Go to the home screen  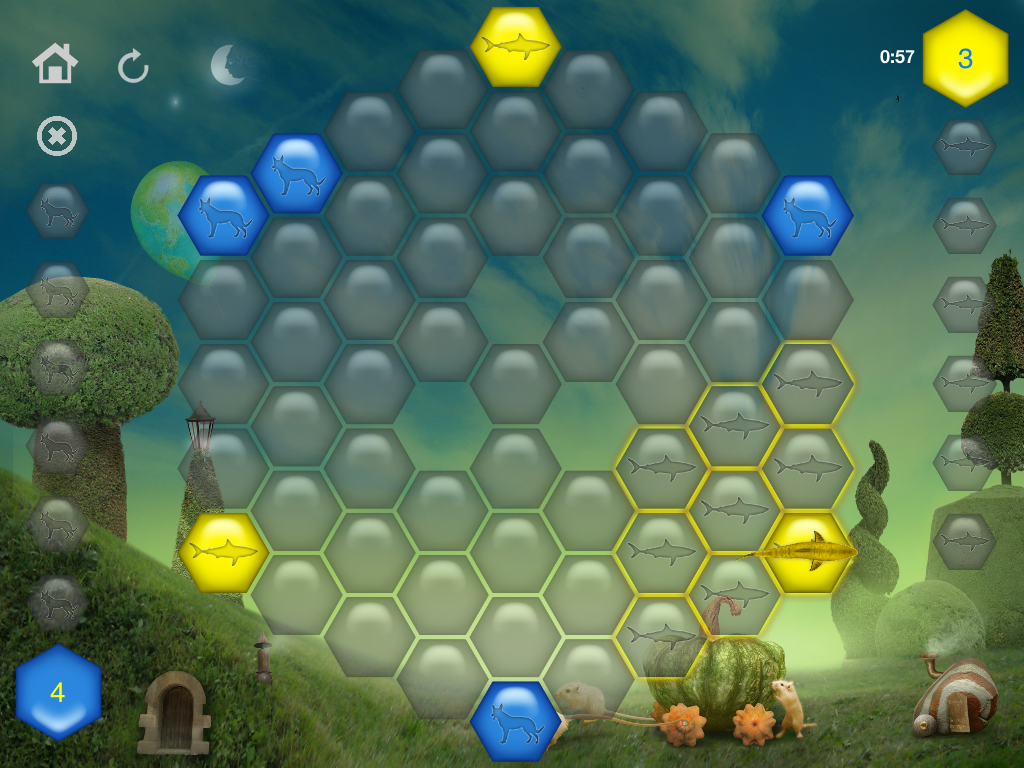[55, 65]
